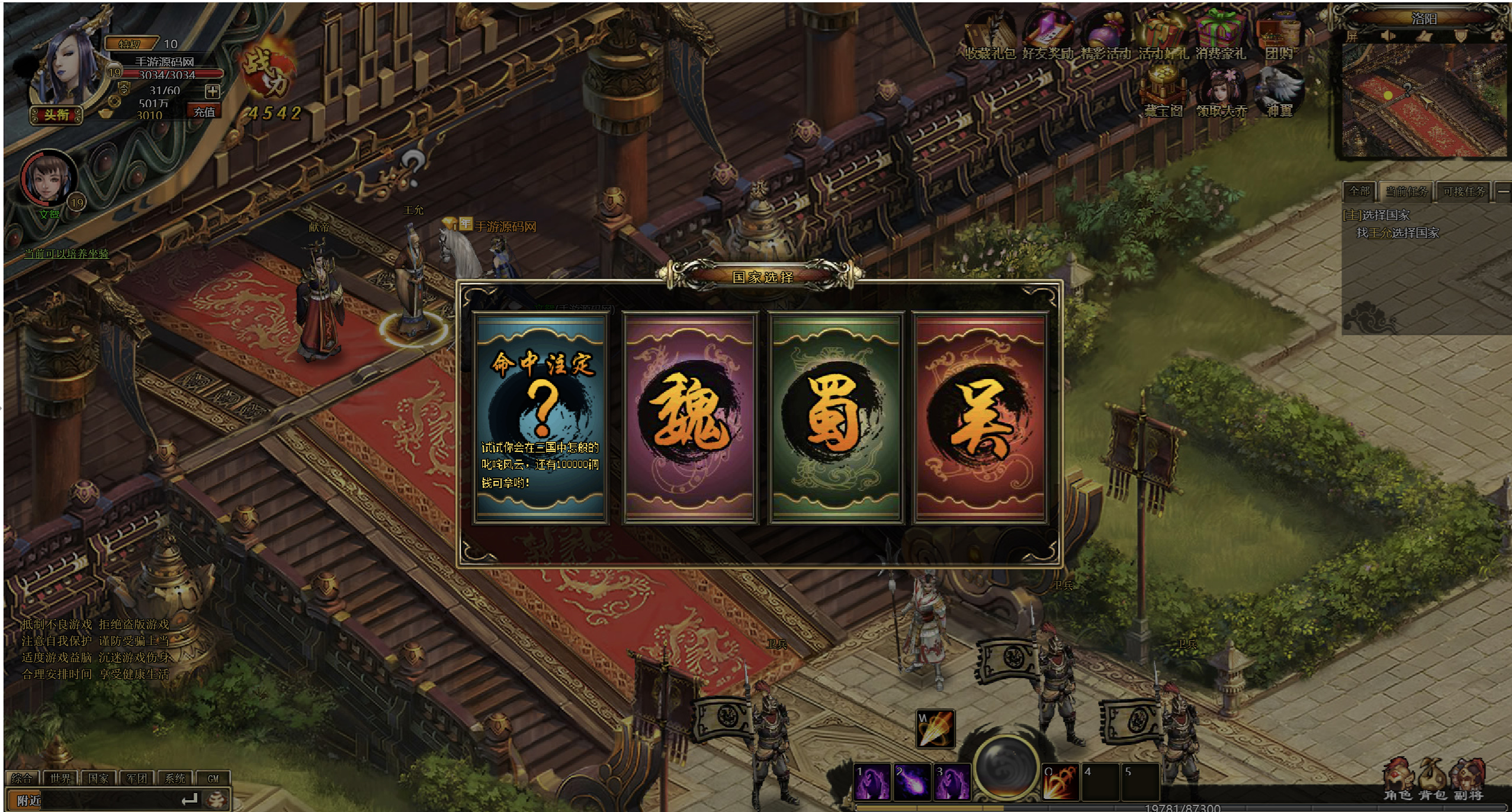Switch chat to the 世界 tab
Screen dimensions: 1512x812
click(x=60, y=778)
